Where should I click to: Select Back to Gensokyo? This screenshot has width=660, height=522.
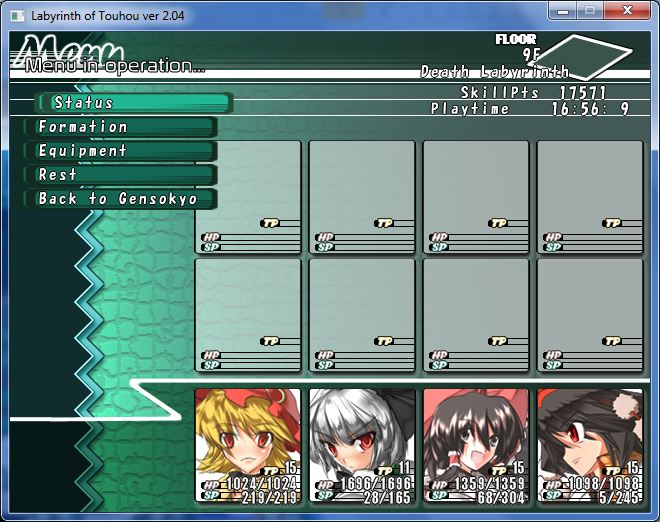120,199
